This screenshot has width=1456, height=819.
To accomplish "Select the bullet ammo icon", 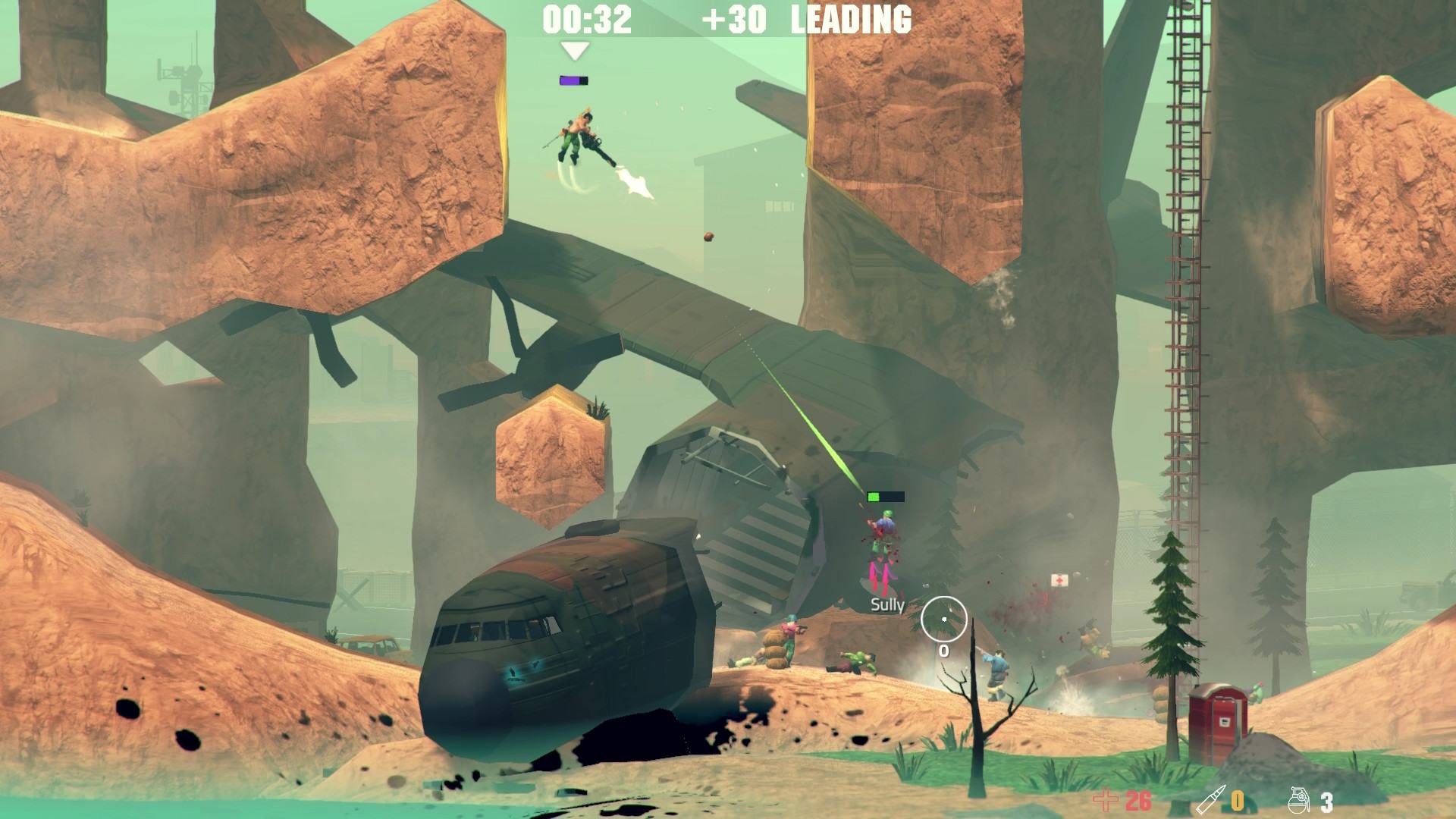I will [x=1211, y=800].
